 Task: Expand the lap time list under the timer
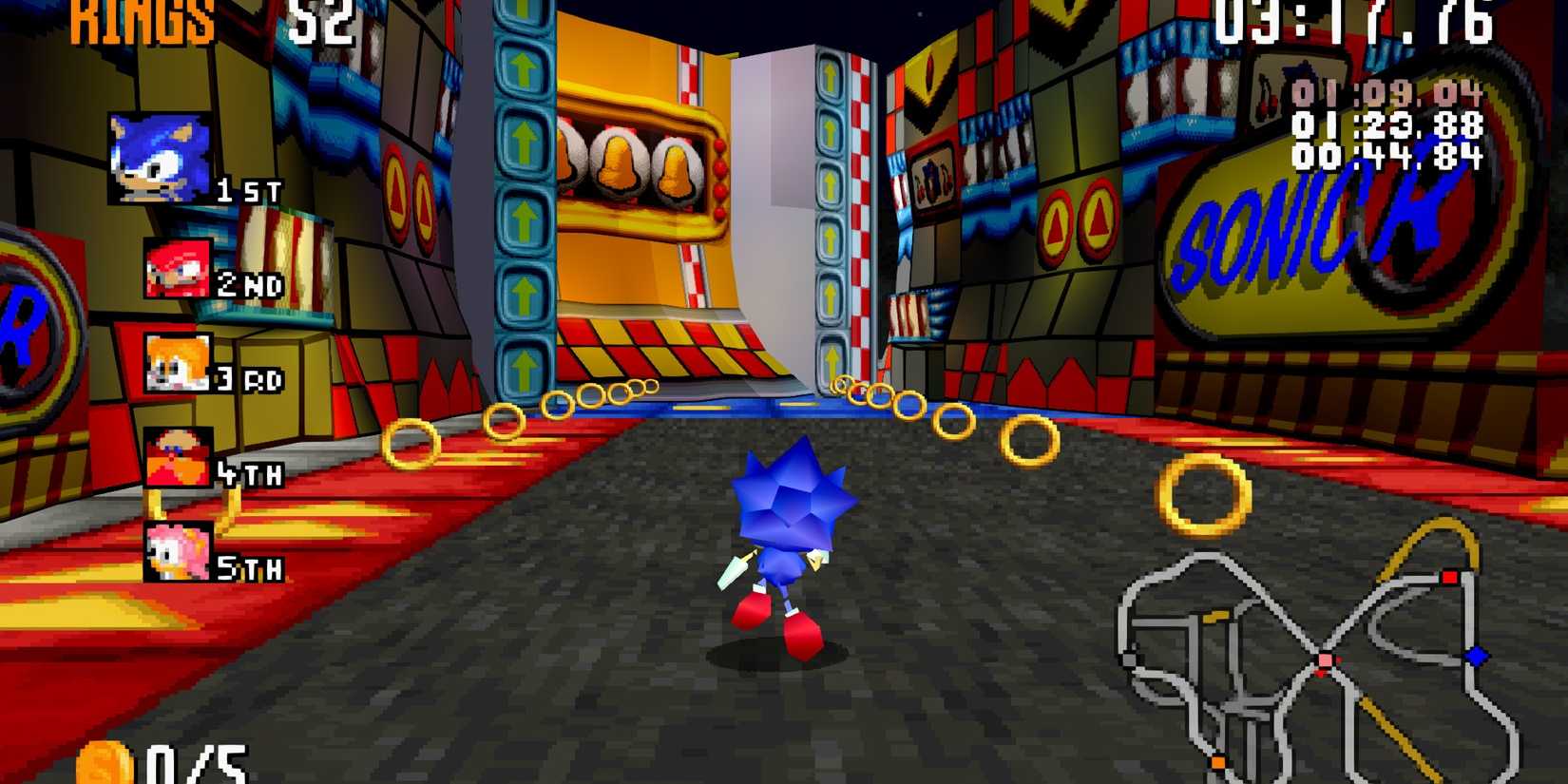coord(1387,125)
